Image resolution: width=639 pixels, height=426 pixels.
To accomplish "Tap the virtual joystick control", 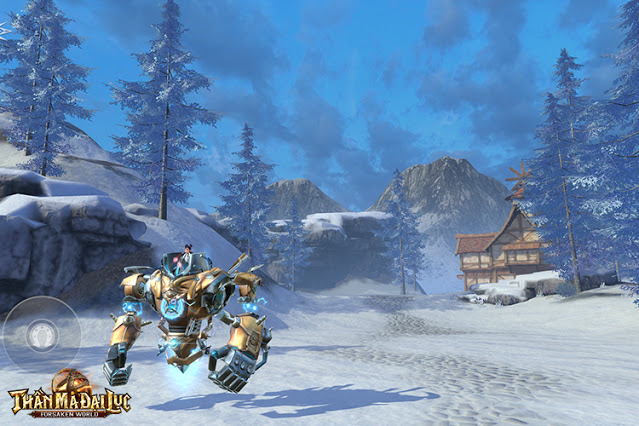I will (x=42, y=334).
